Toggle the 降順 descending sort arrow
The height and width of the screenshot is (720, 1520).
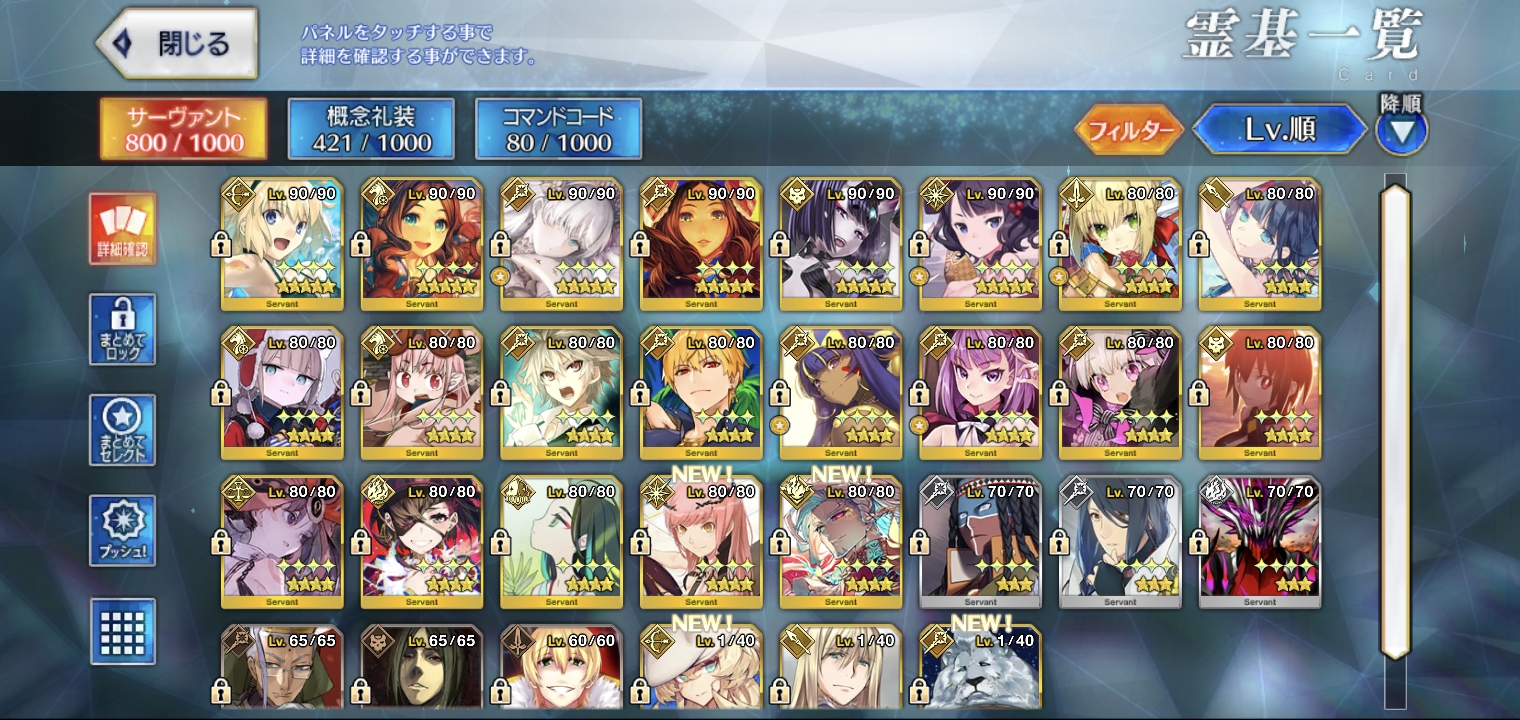[1401, 131]
